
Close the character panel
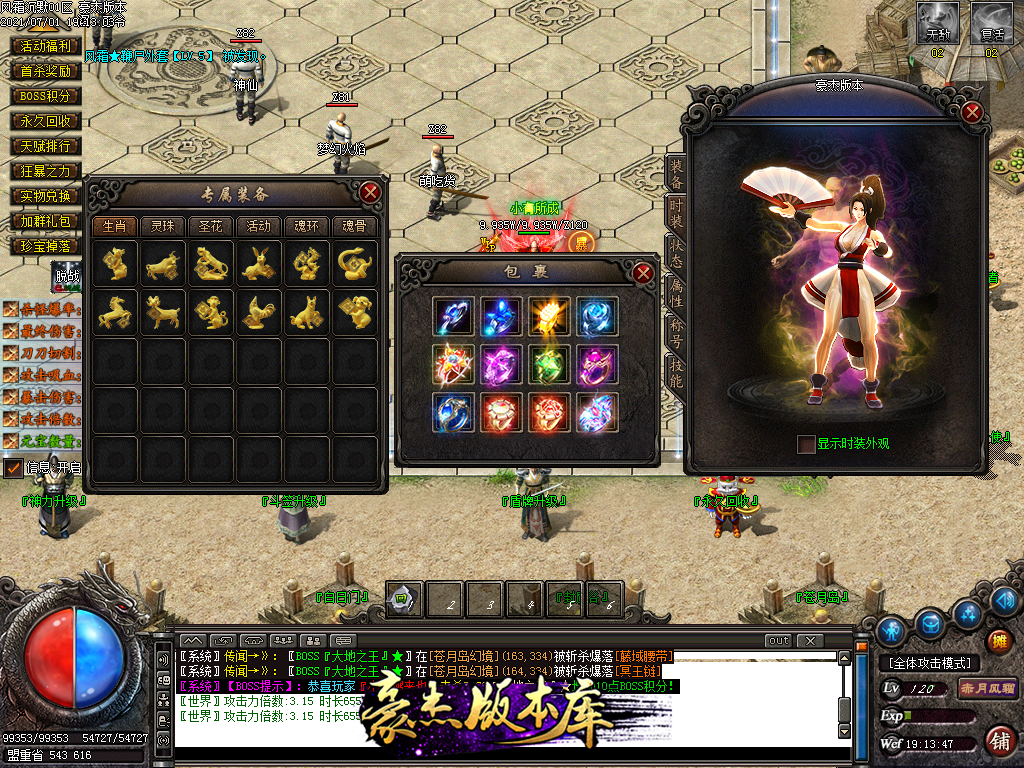[971, 112]
